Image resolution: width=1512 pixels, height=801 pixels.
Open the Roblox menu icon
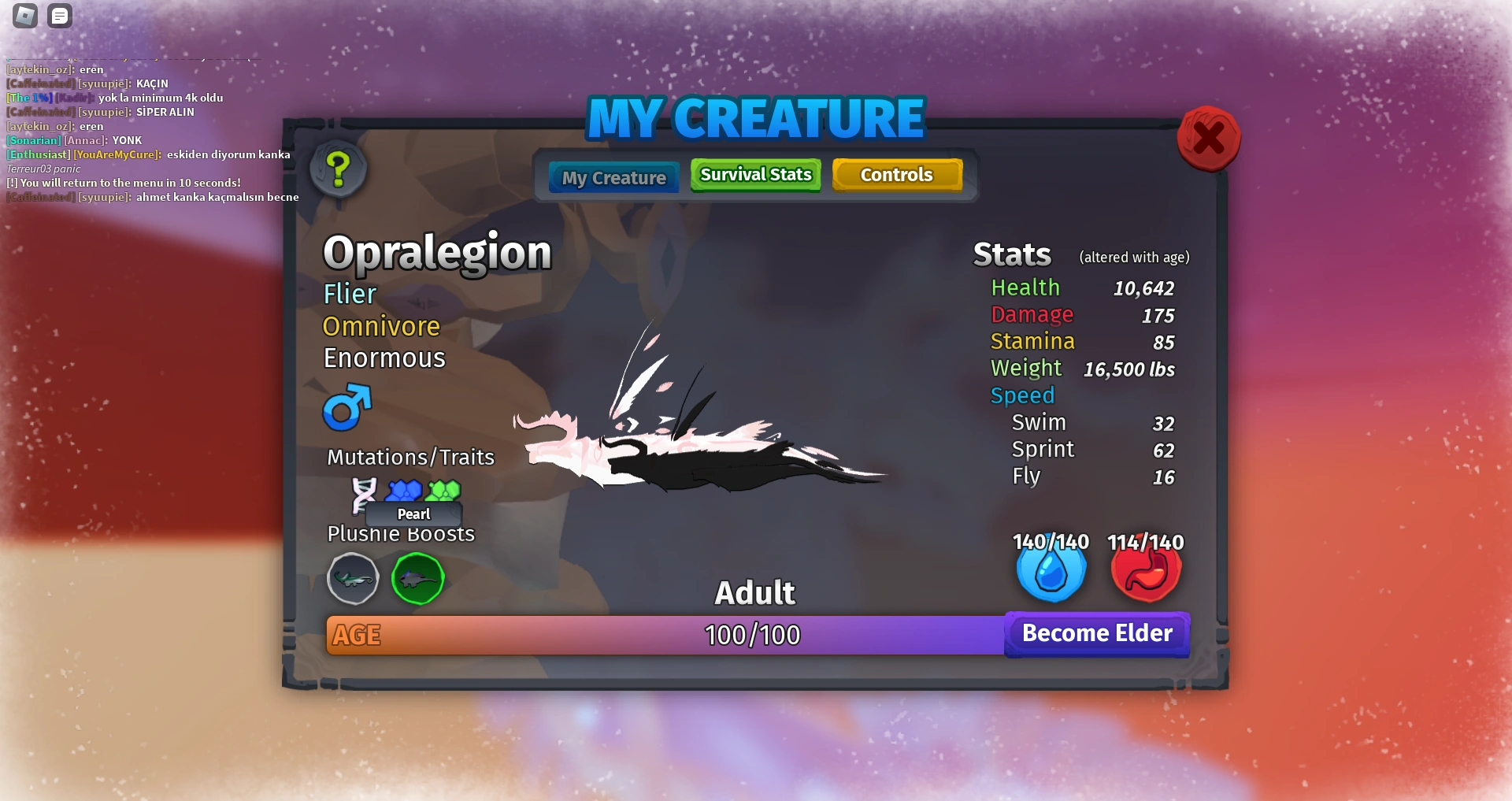24,15
